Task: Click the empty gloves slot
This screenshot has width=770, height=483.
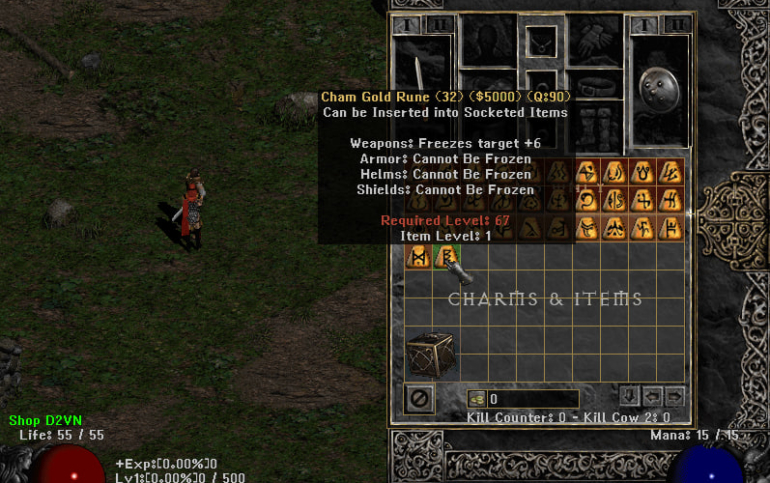Action: (598, 40)
